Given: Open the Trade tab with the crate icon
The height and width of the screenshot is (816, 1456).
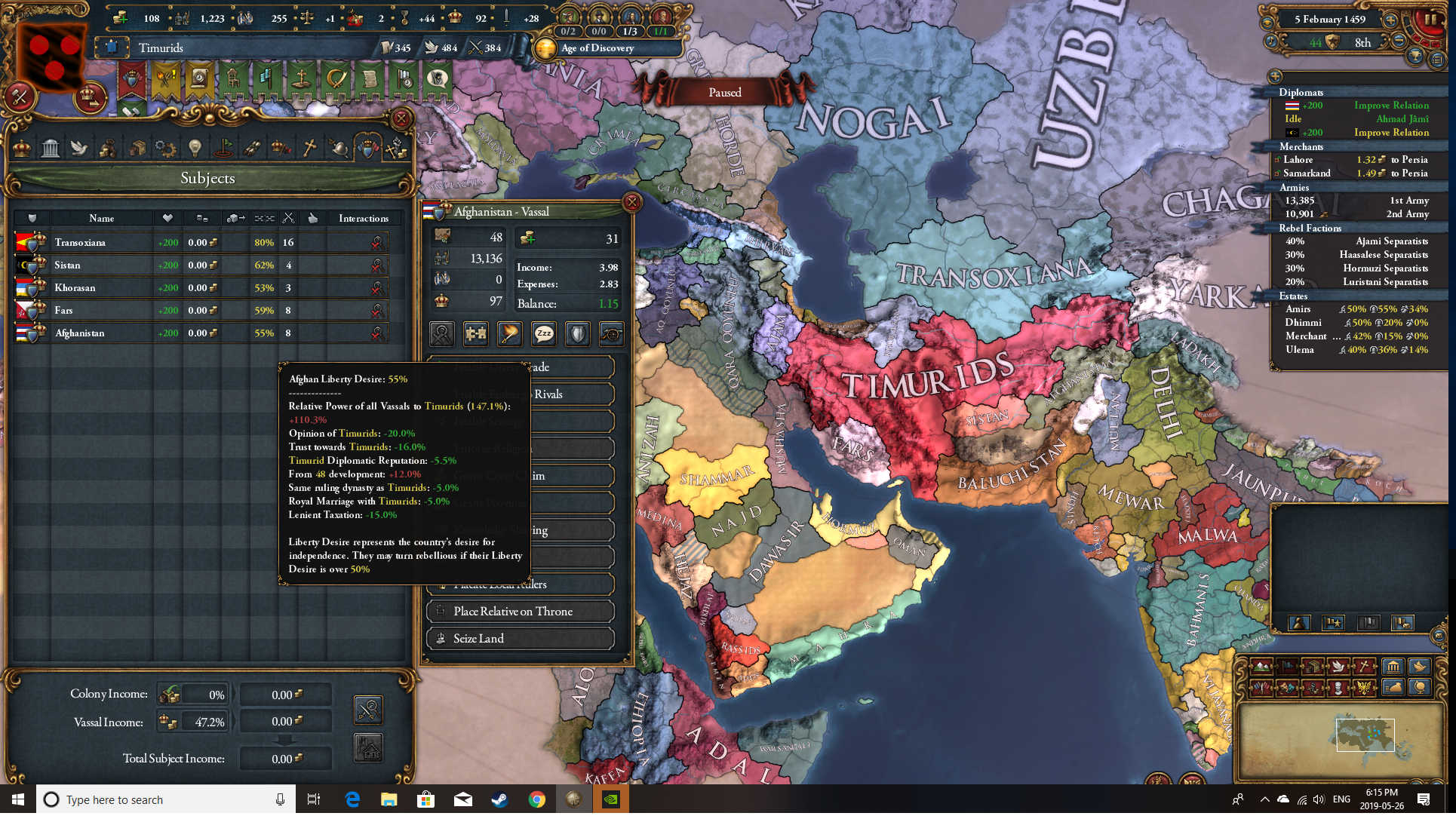Looking at the screenshot, I should point(137,148).
